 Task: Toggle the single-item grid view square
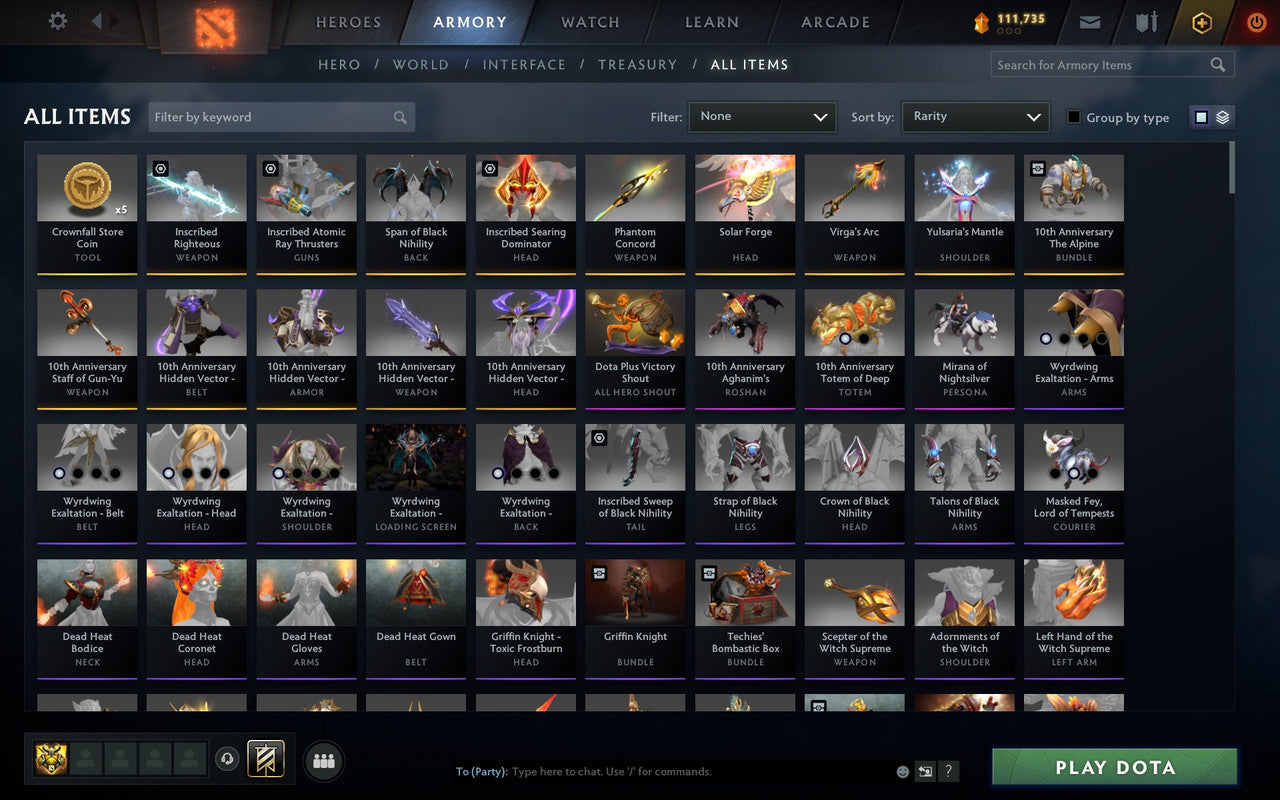(1200, 117)
